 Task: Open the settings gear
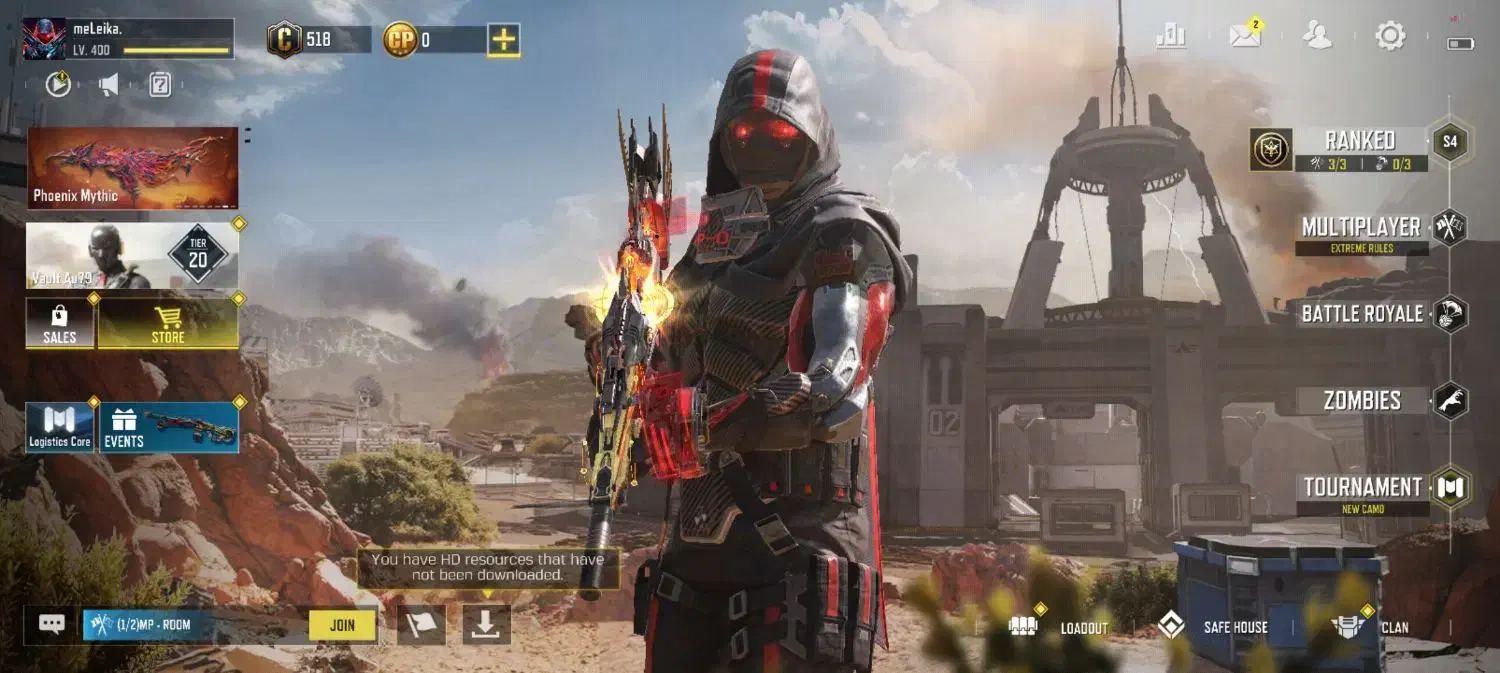1390,37
